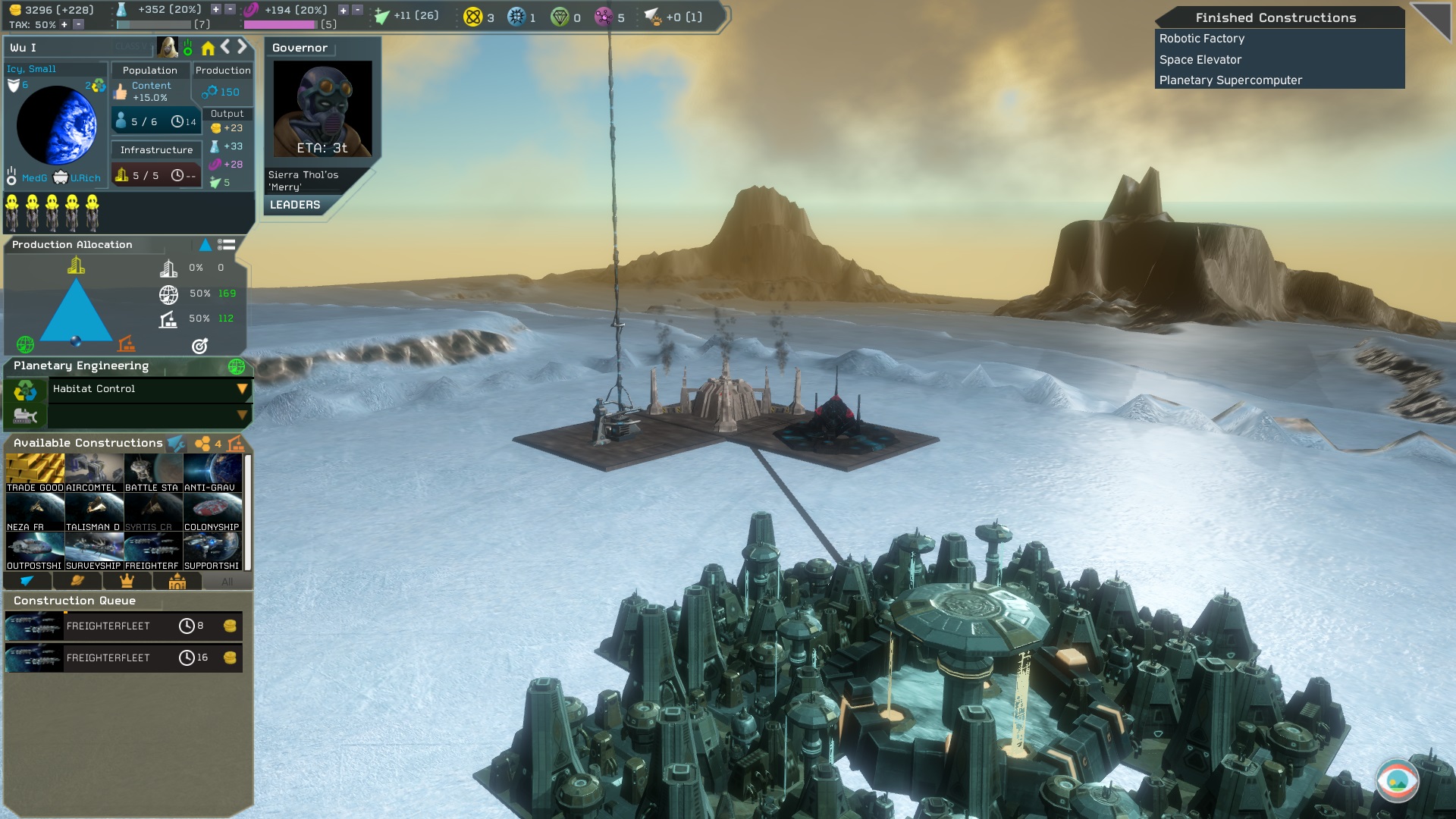Click the target icon in Production Allocation

click(x=199, y=346)
